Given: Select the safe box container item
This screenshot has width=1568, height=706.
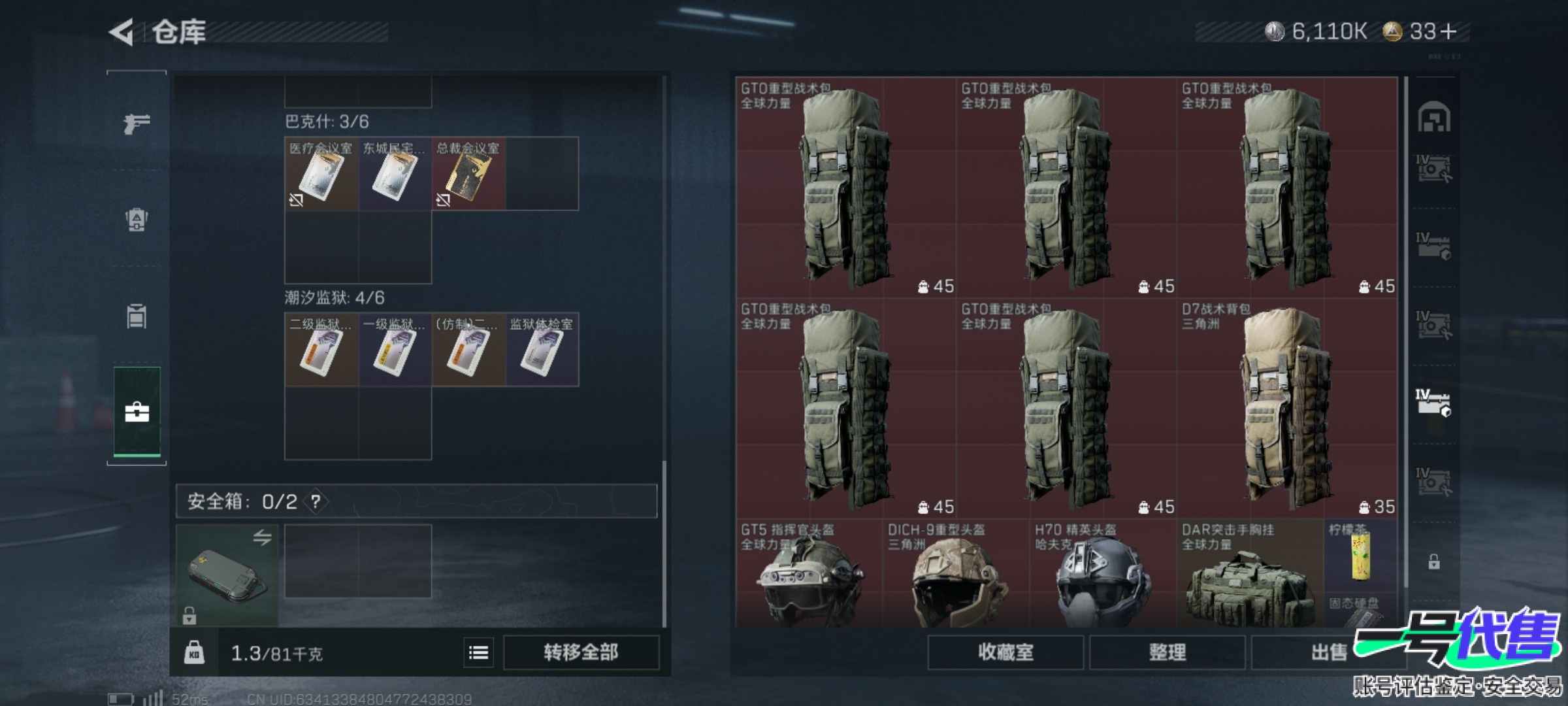Looking at the screenshot, I should (227, 575).
